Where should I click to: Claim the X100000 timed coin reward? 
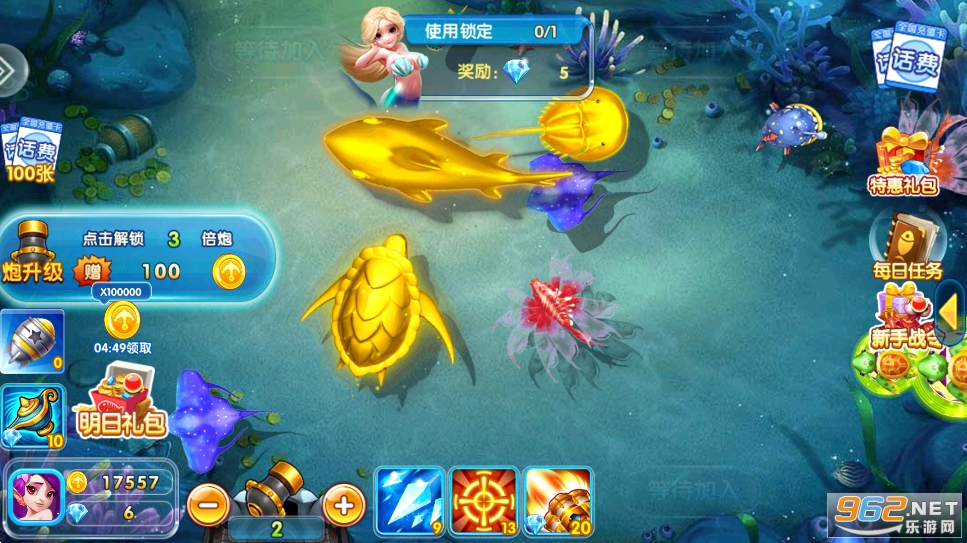tap(122, 320)
